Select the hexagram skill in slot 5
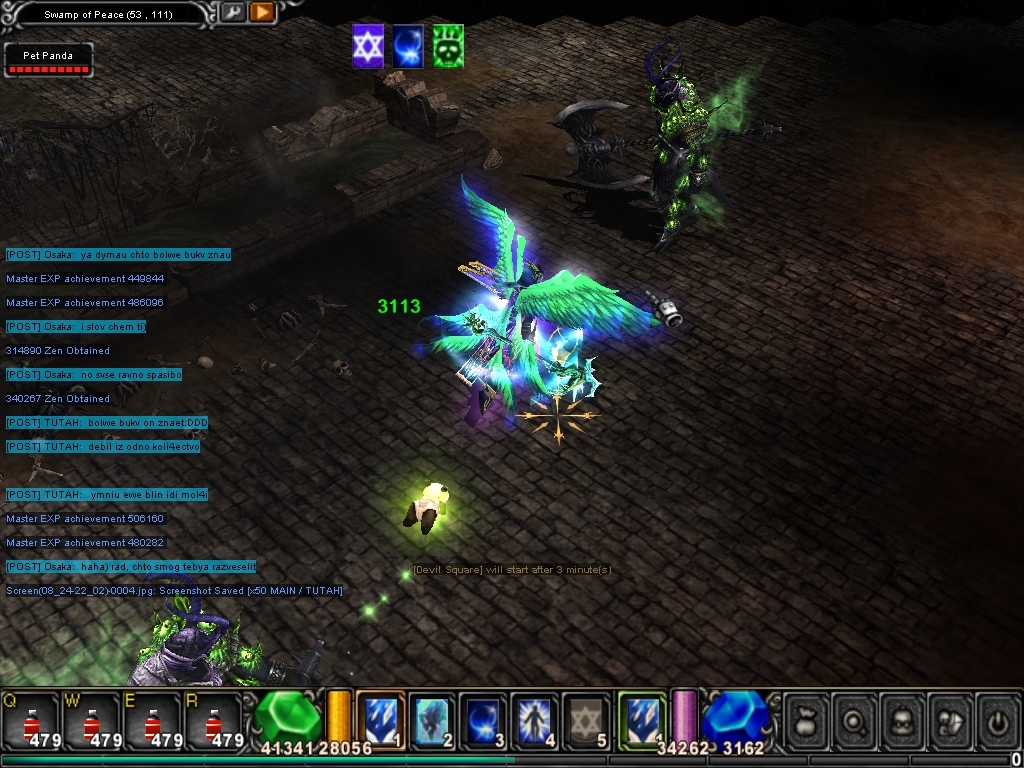1024x768 pixels. (586, 719)
